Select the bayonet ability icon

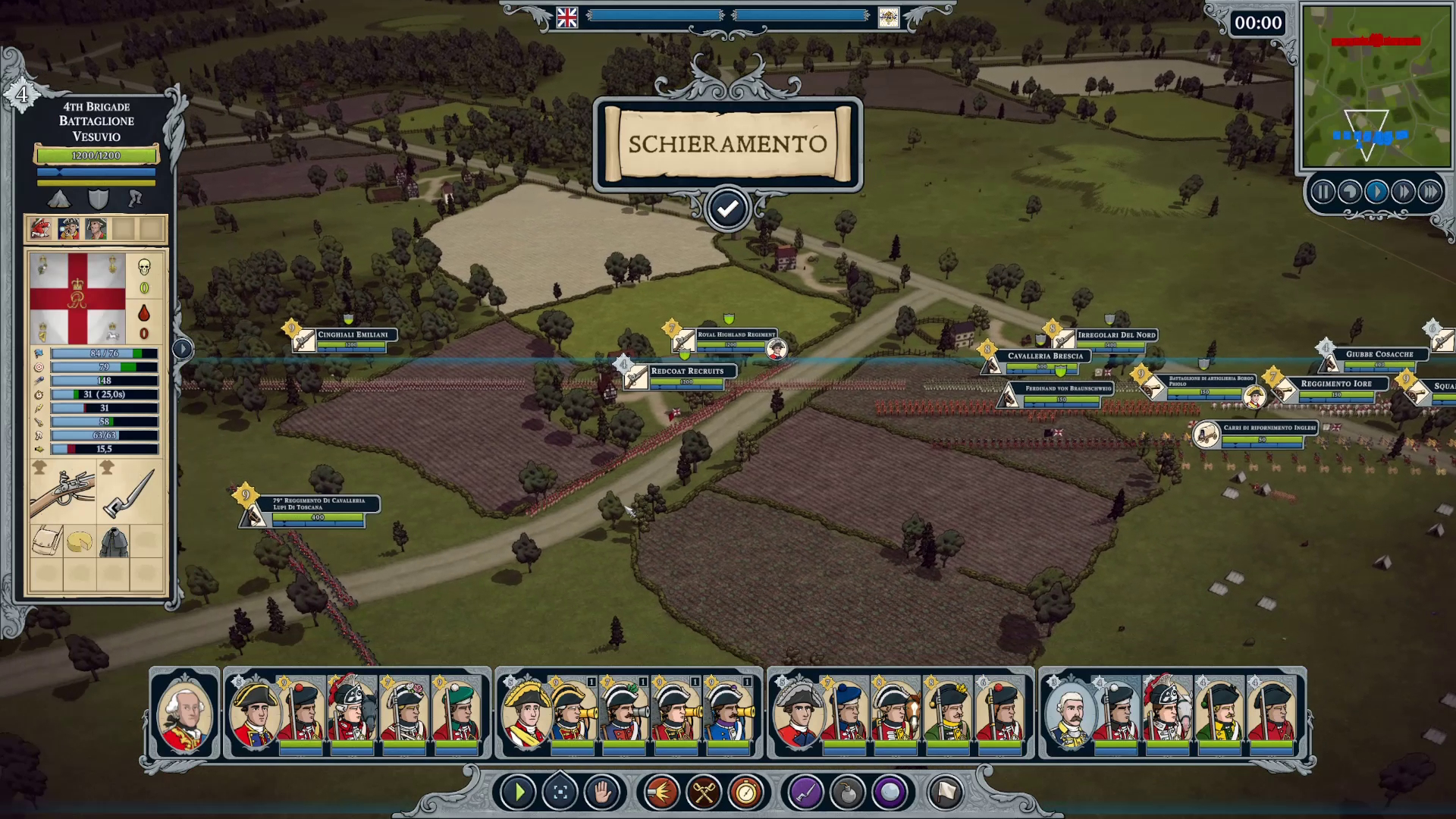pyautogui.click(x=805, y=792)
